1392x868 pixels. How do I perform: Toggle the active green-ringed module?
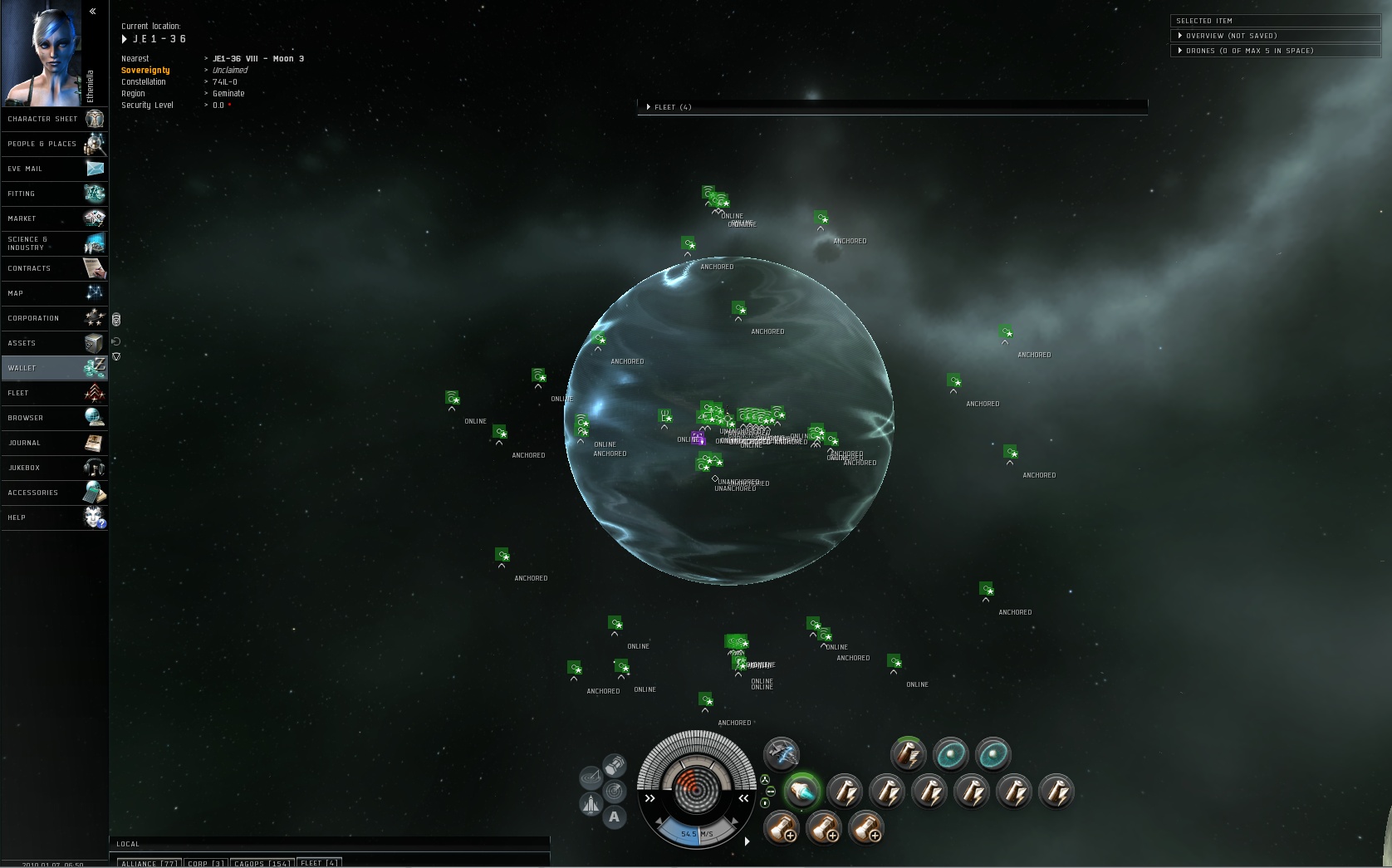pos(801,792)
